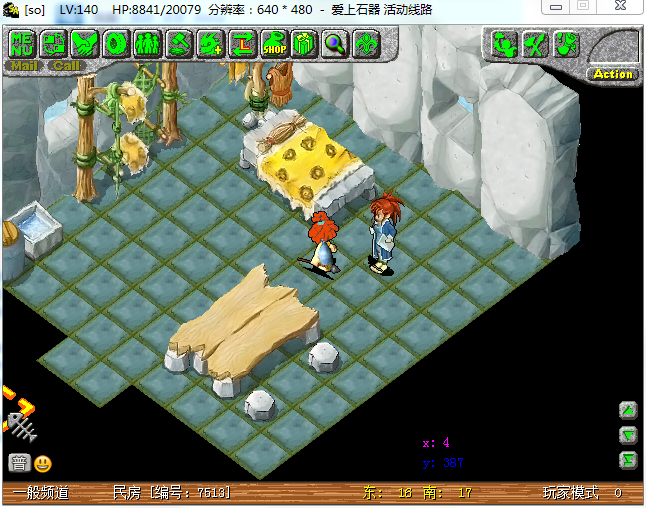The image size is (646, 508).
Task: Open the green ring icon
Action: [x=116, y=44]
